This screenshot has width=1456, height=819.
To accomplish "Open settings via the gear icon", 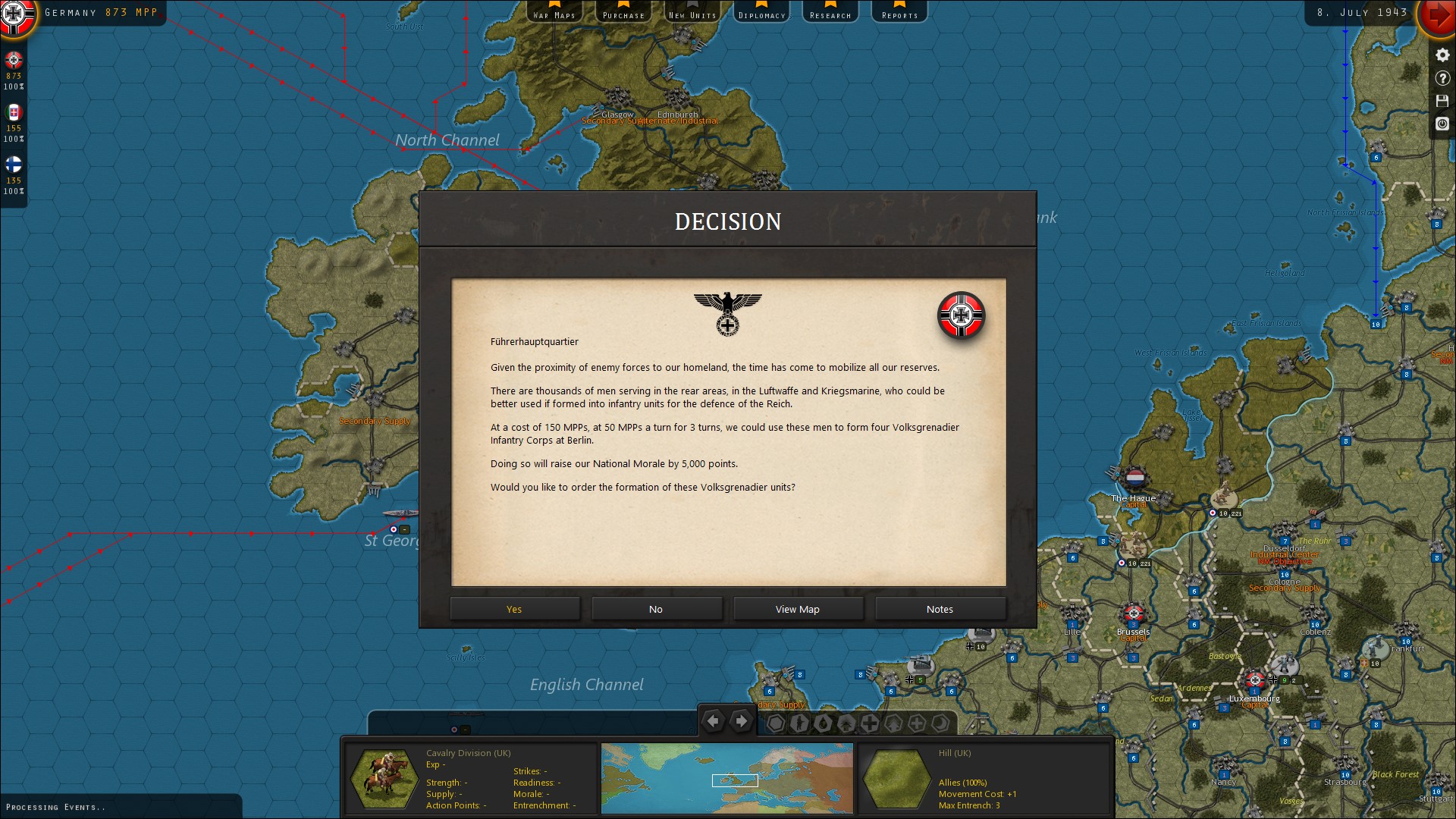I will (x=1442, y=55).
